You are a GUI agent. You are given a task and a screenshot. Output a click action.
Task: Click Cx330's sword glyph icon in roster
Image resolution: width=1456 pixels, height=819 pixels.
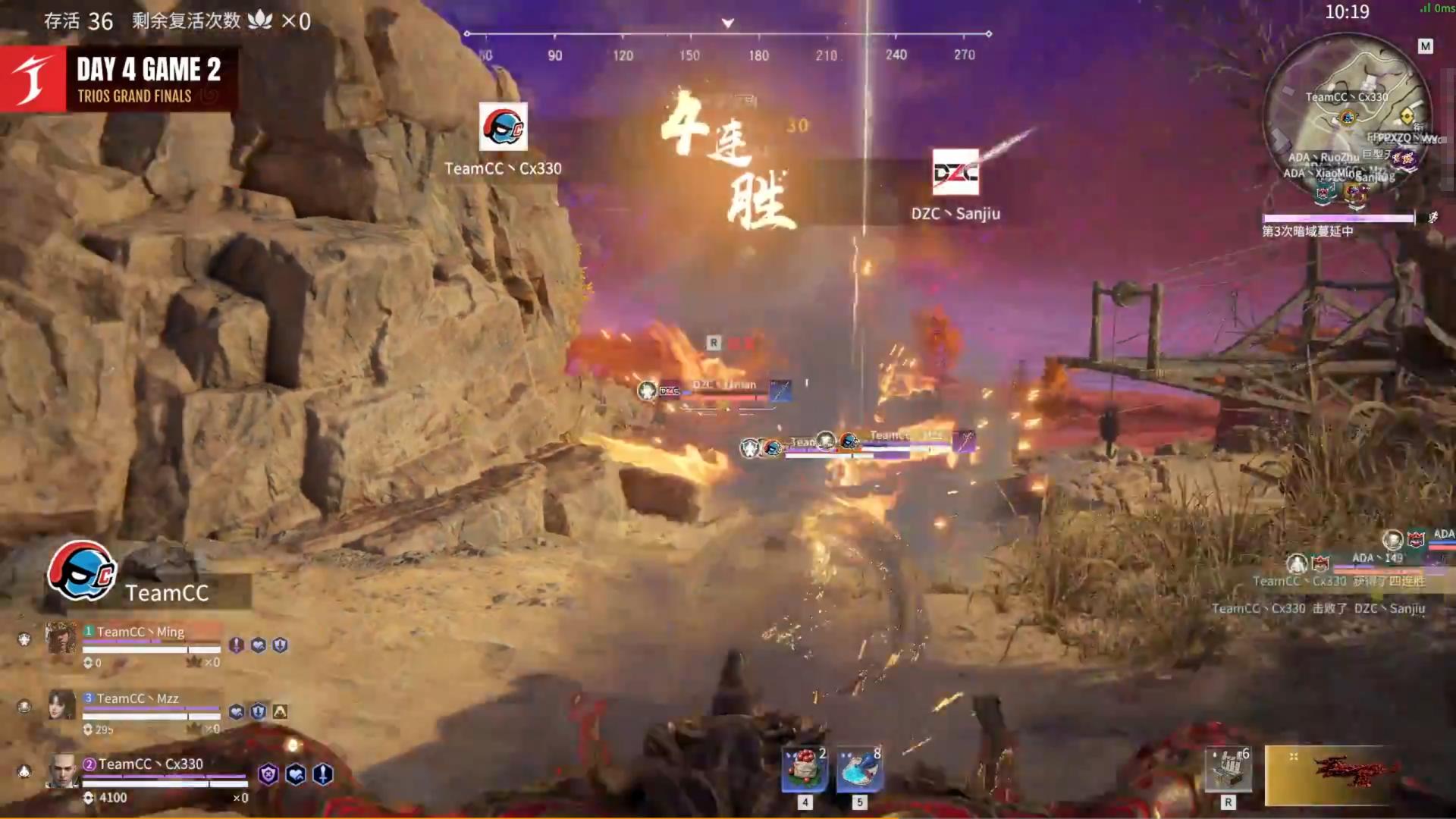pos(323,774)
